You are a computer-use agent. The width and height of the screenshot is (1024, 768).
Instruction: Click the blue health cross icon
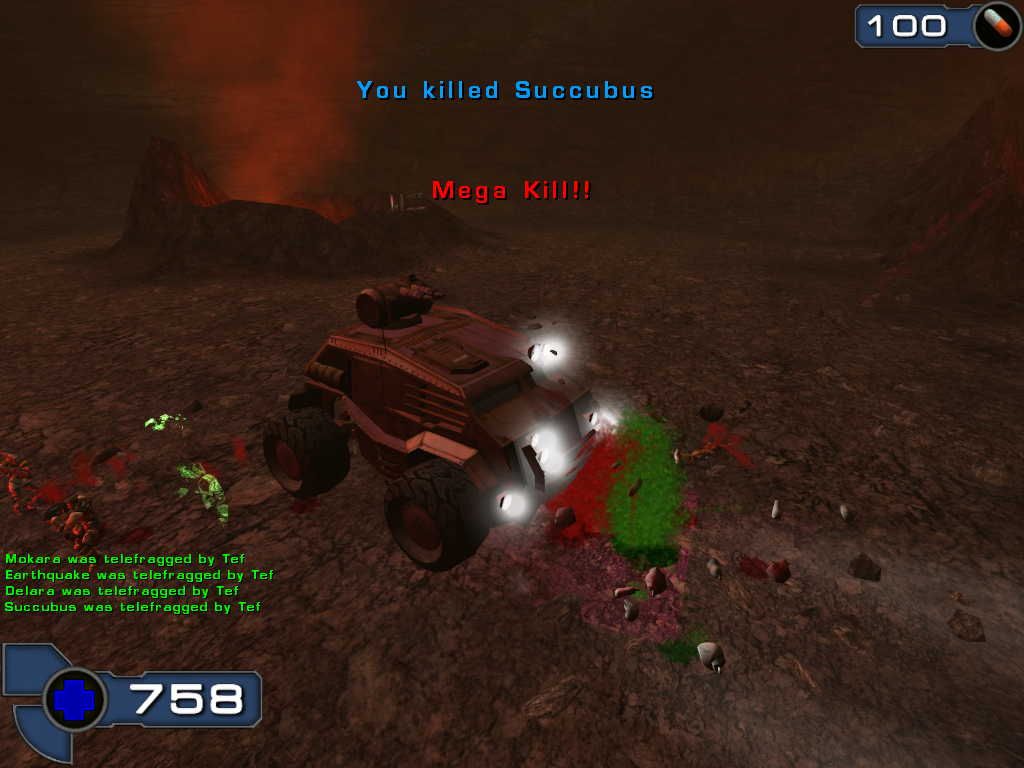[x=74, y=699]
